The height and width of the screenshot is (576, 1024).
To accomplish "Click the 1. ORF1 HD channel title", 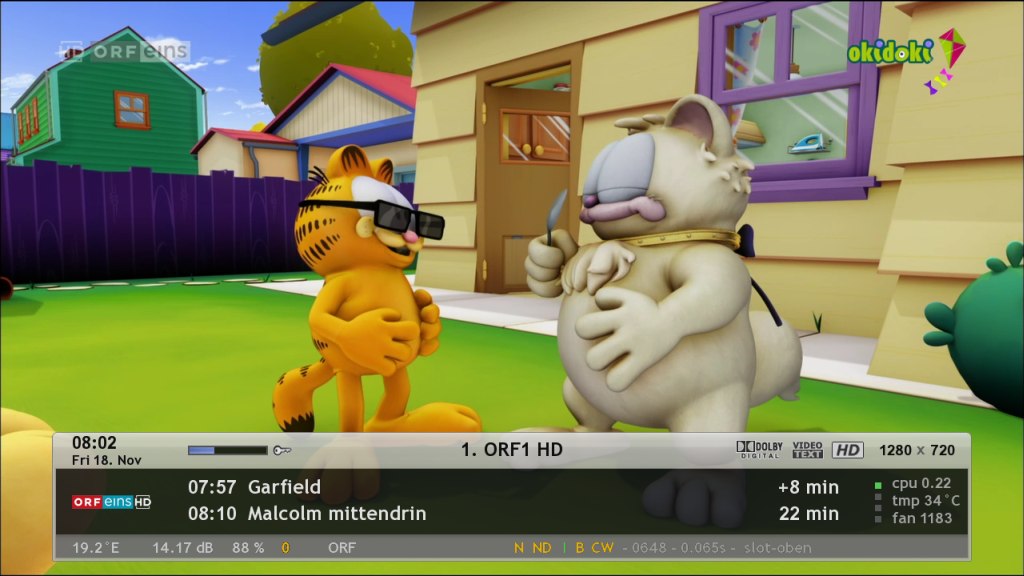I will (x=511, y=450).
